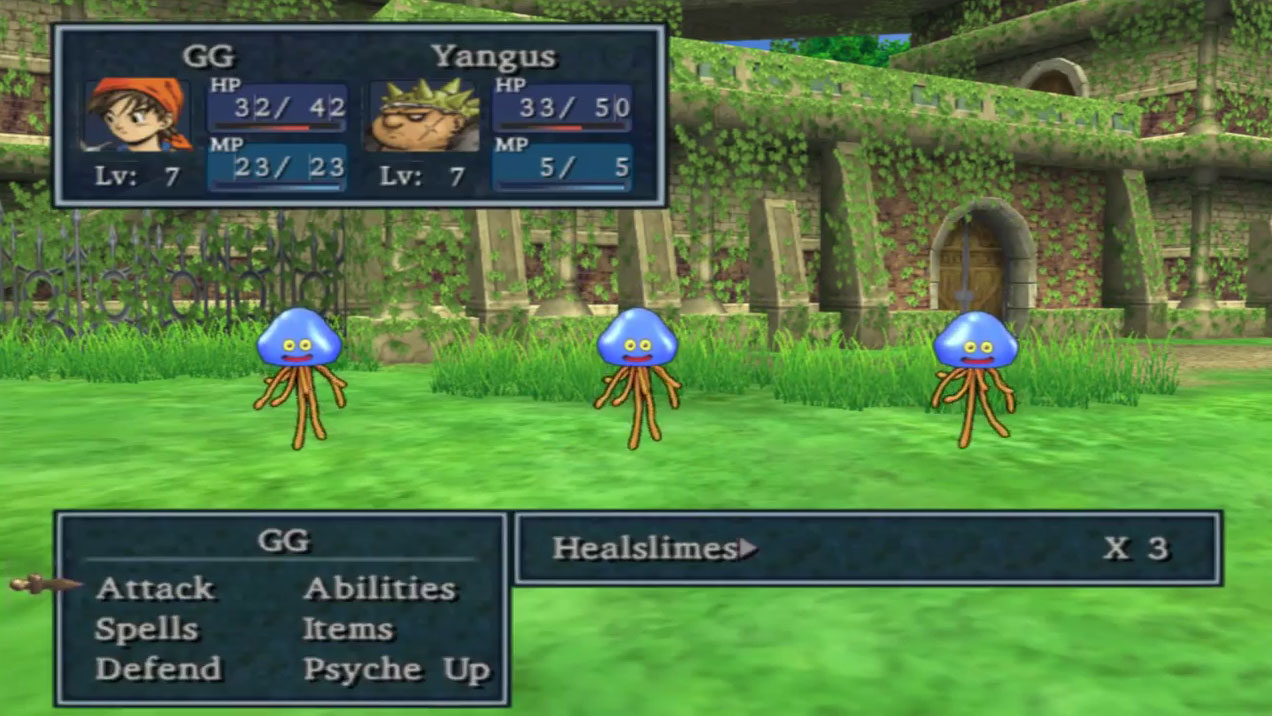This screenshot has height=716, width=1272.
Task: Open the Abilities list
Action: (x=379, y=588)
